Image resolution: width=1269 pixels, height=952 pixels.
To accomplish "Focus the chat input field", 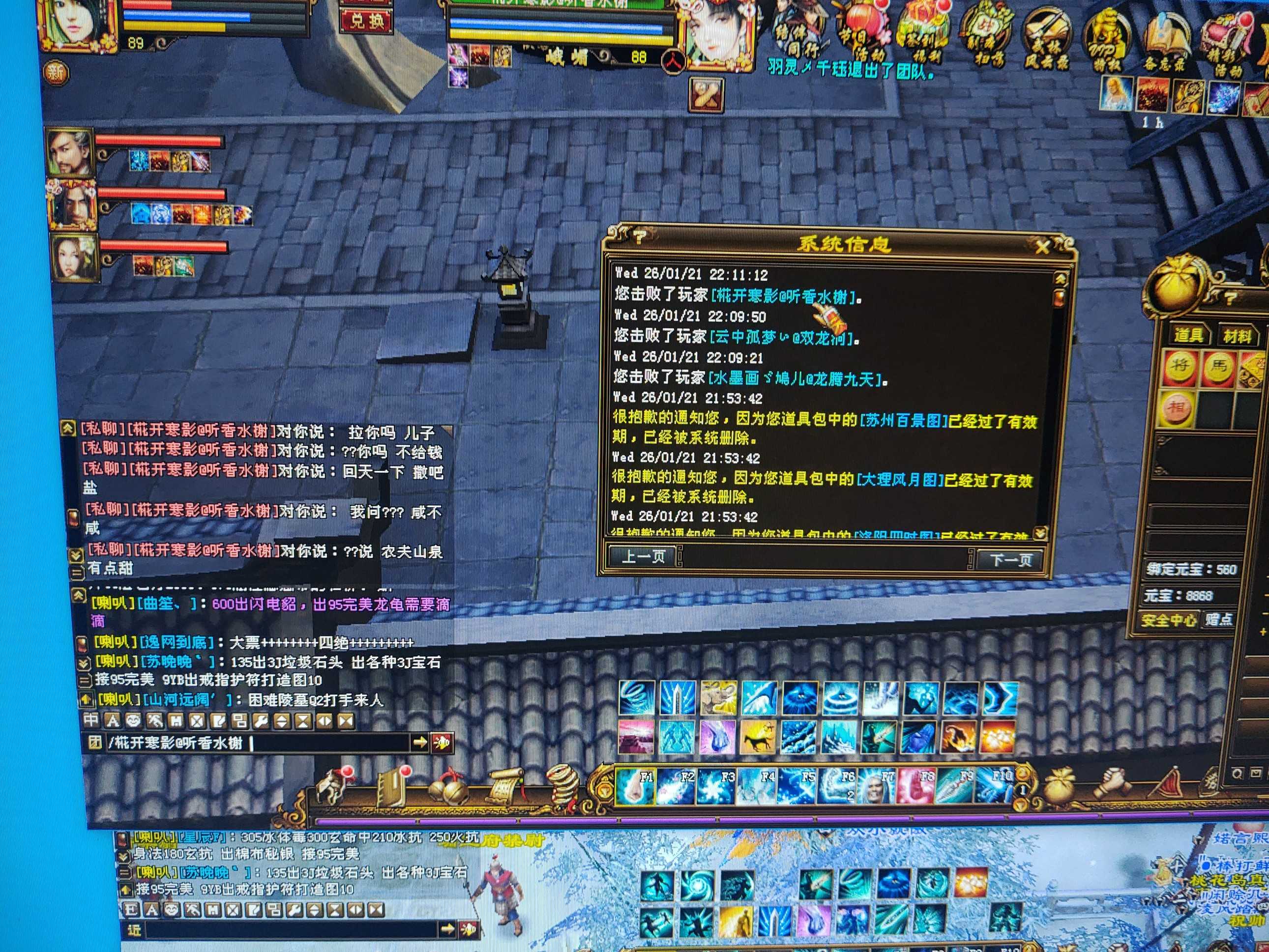I will click(330, 743).
